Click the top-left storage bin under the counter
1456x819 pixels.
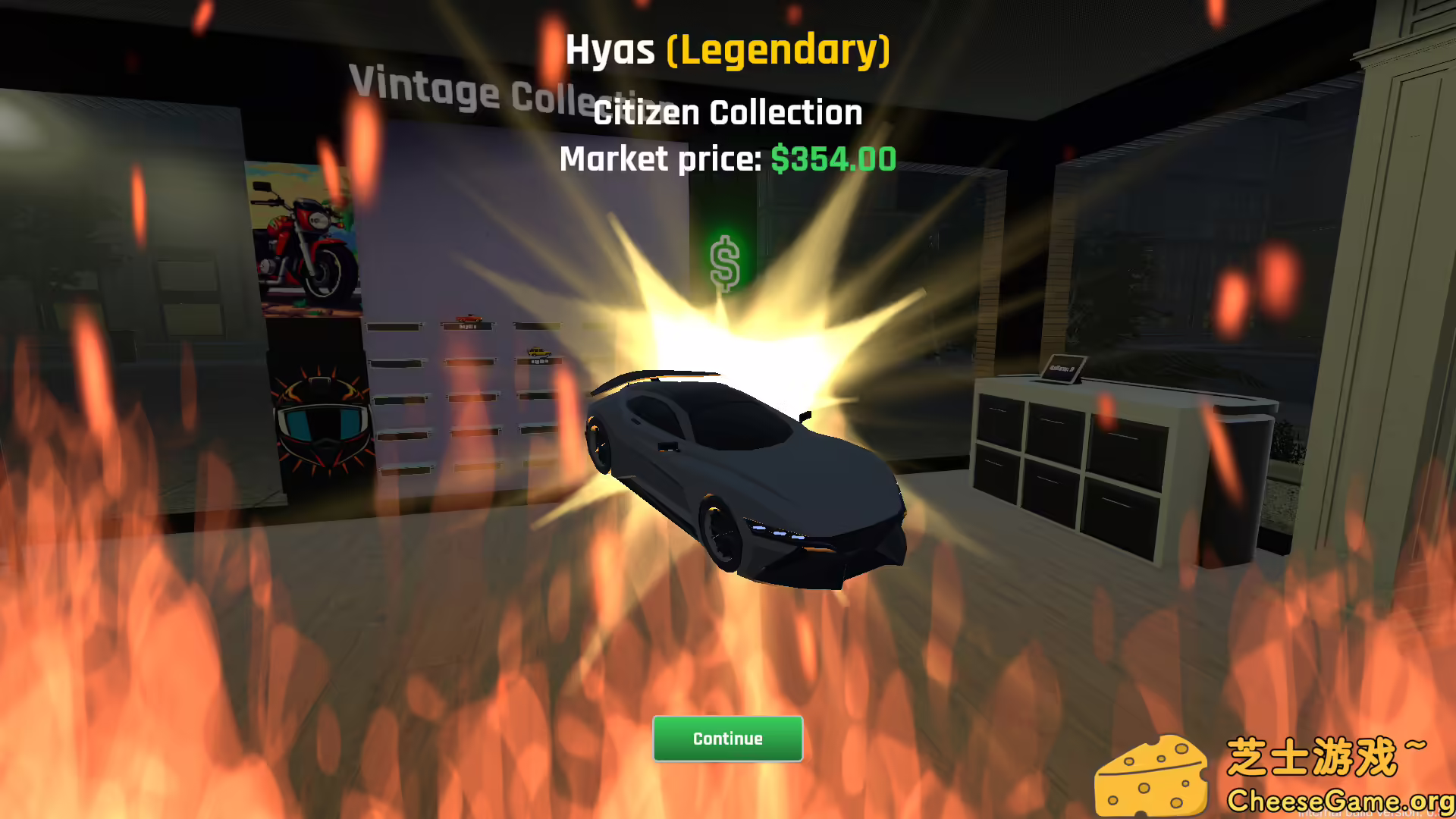[1001, 417]
